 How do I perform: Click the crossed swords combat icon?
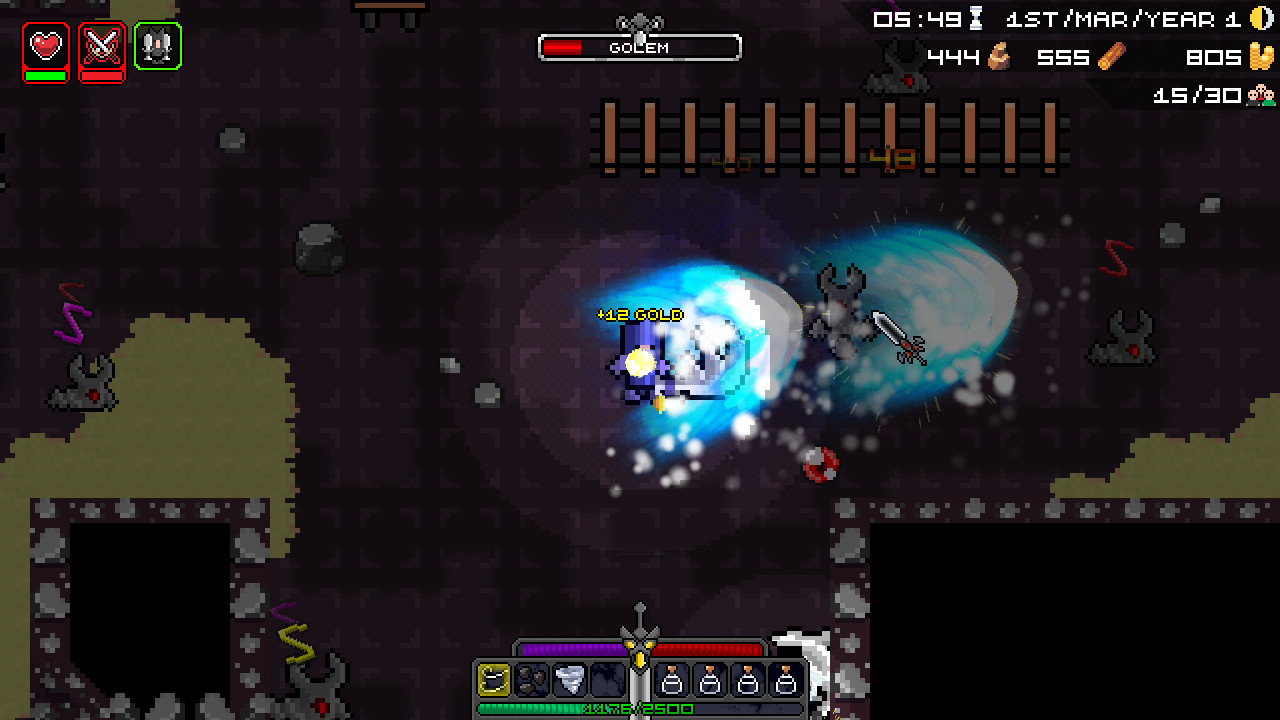(102, 46)
